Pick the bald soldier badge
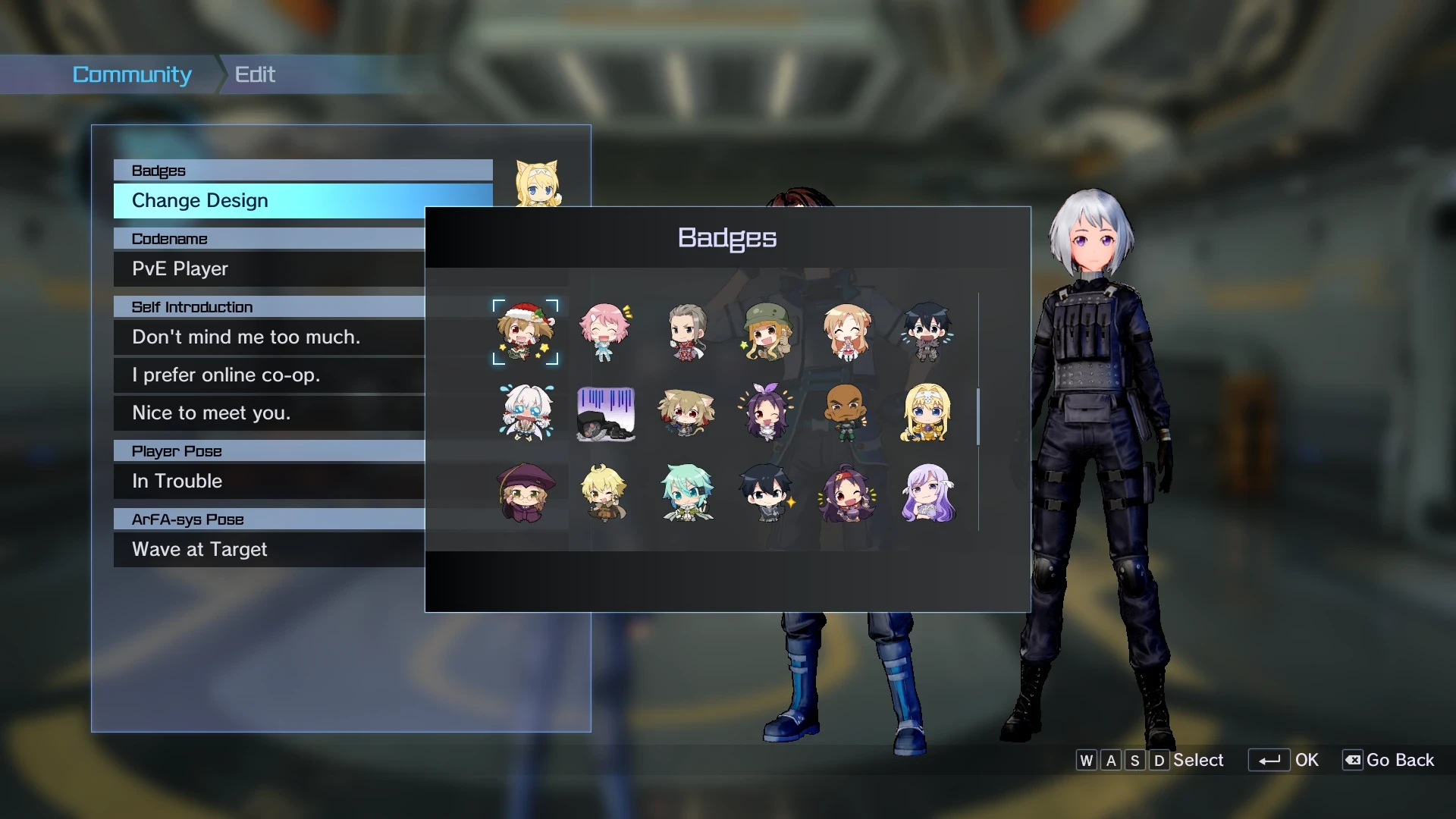This screenshot has width=1456, height=819. [848, 413]
